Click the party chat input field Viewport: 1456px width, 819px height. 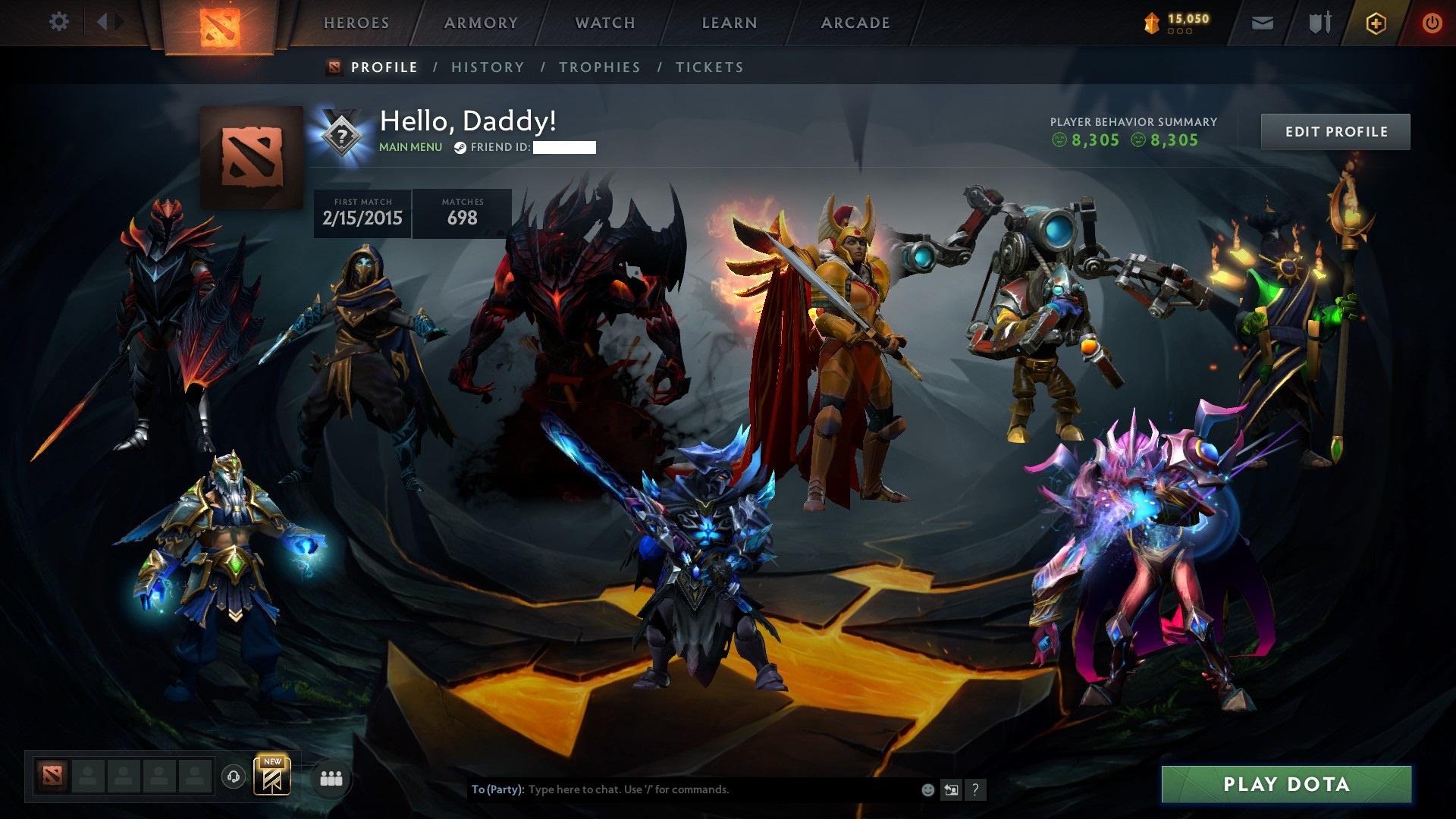[682, 789]
